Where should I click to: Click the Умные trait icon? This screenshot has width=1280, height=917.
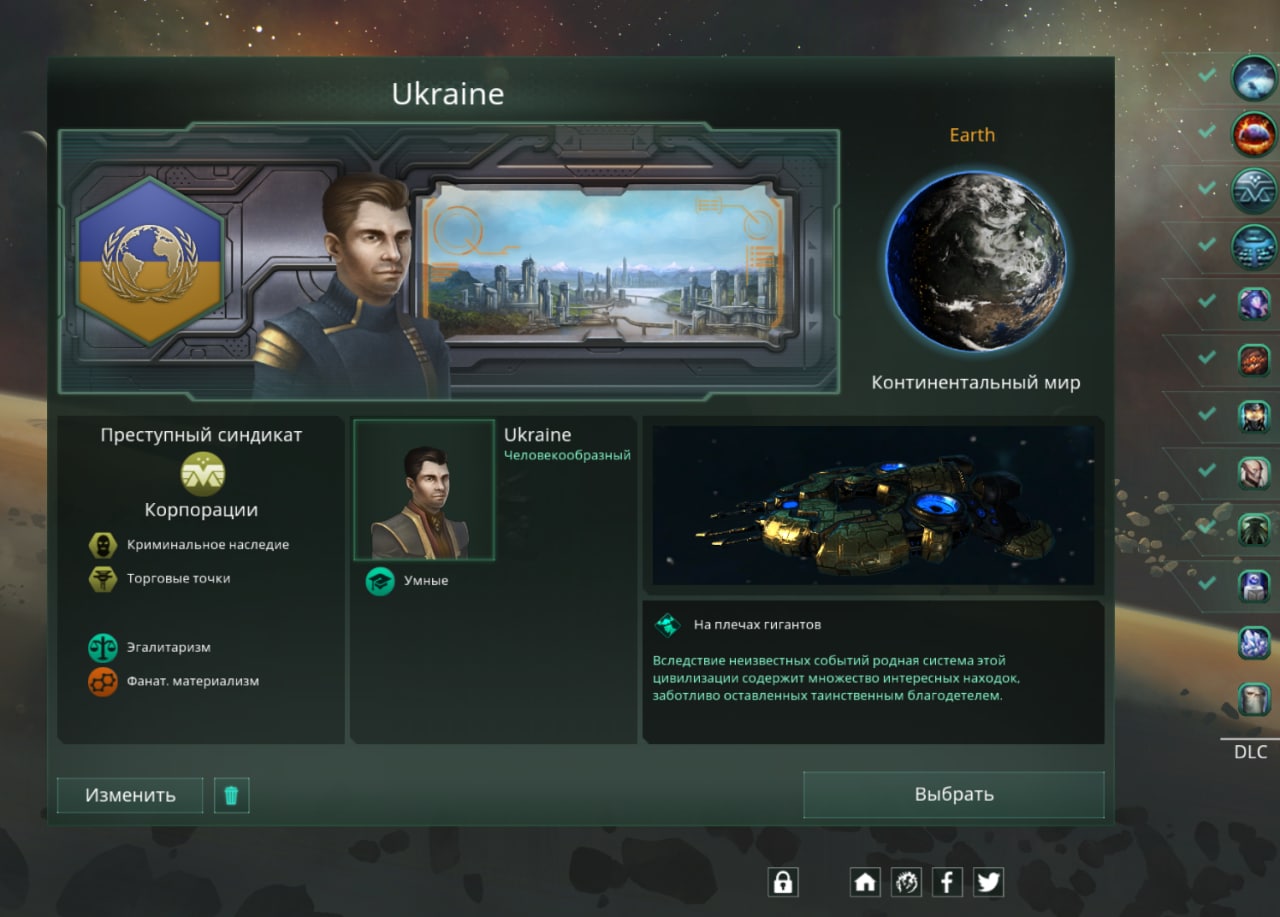(x=380, y=581)
